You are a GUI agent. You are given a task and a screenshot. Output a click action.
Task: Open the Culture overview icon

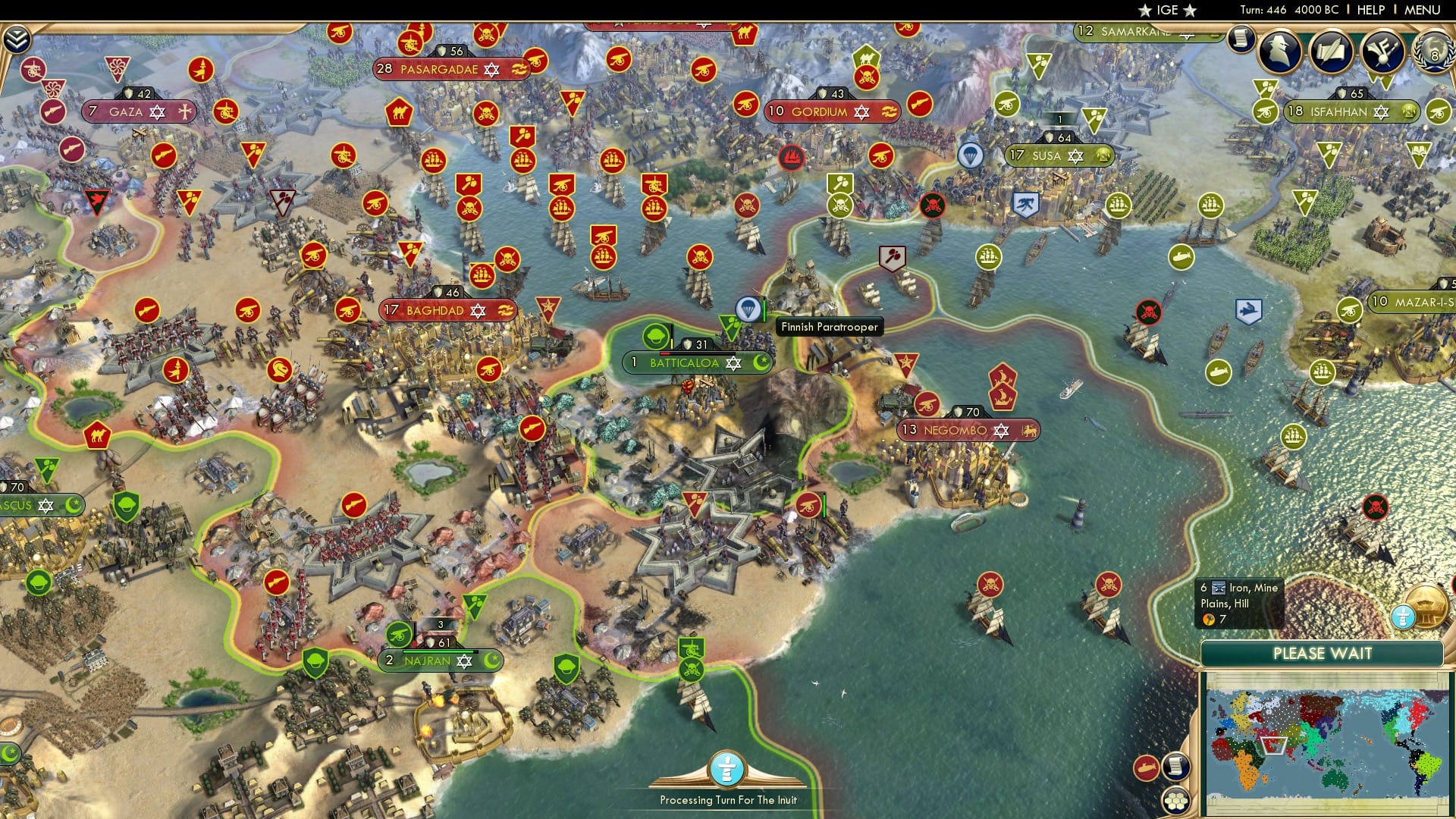[x=1382, y=52]
